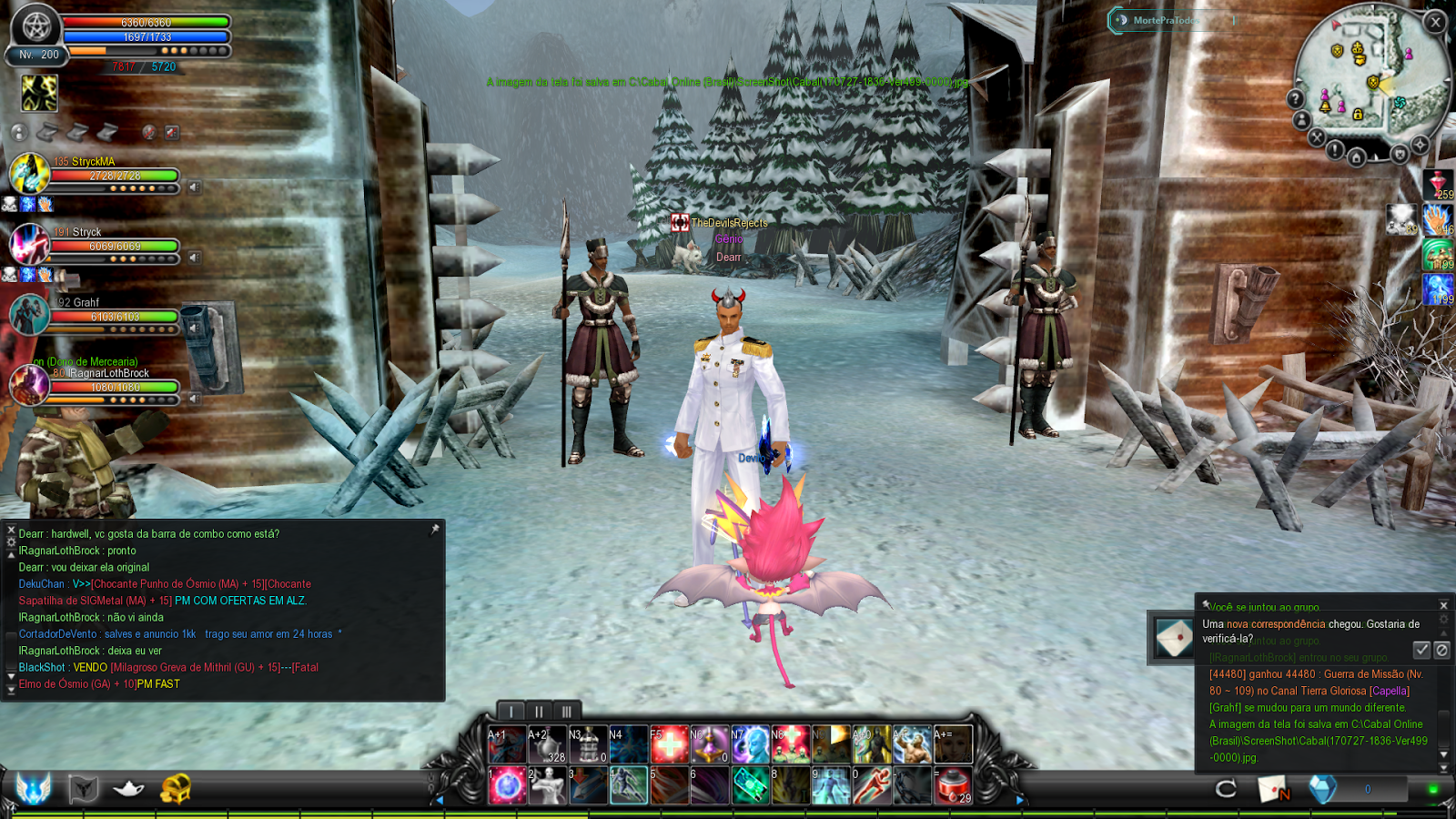Decline the correspondence with the cancel button
Screen dimensions: 1456x819
(x=1442, y=651)
